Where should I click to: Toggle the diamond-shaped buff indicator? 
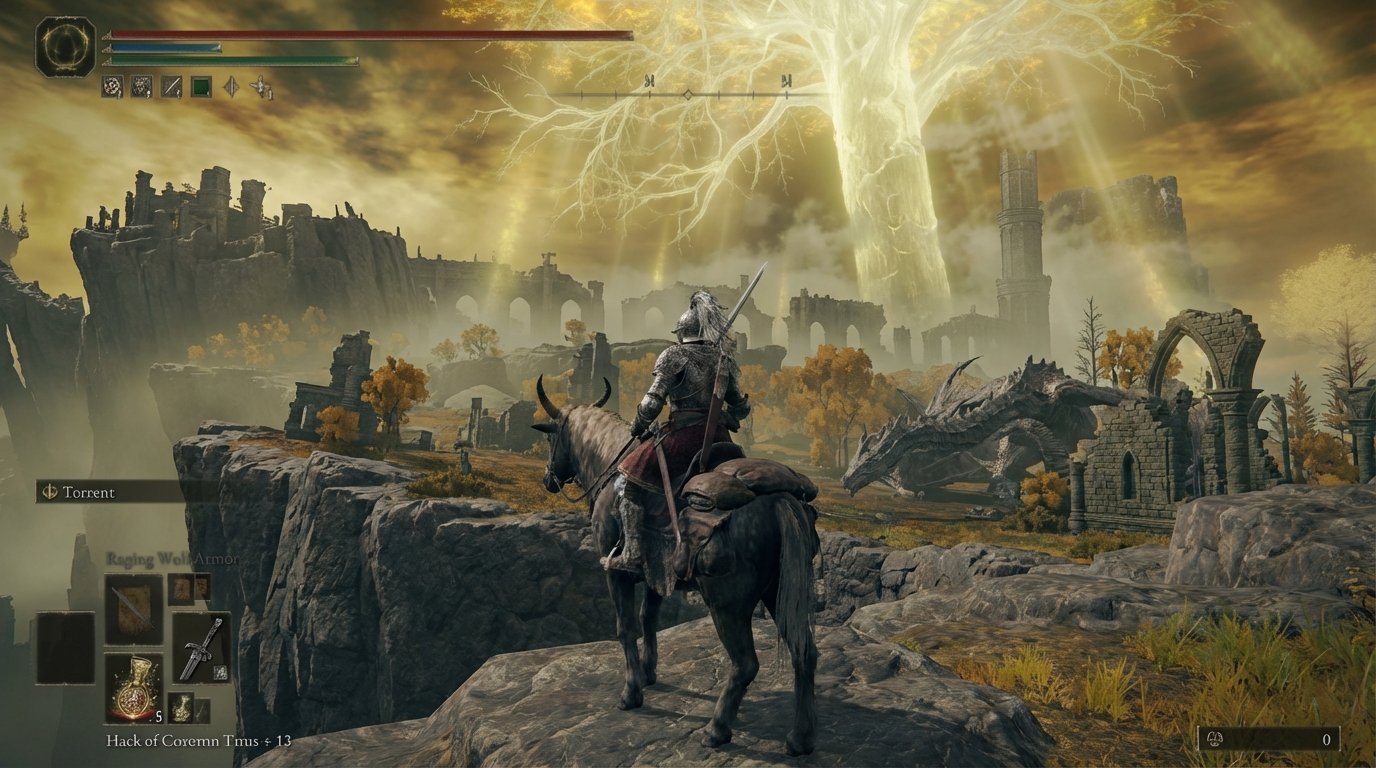[x=230, y=88]
